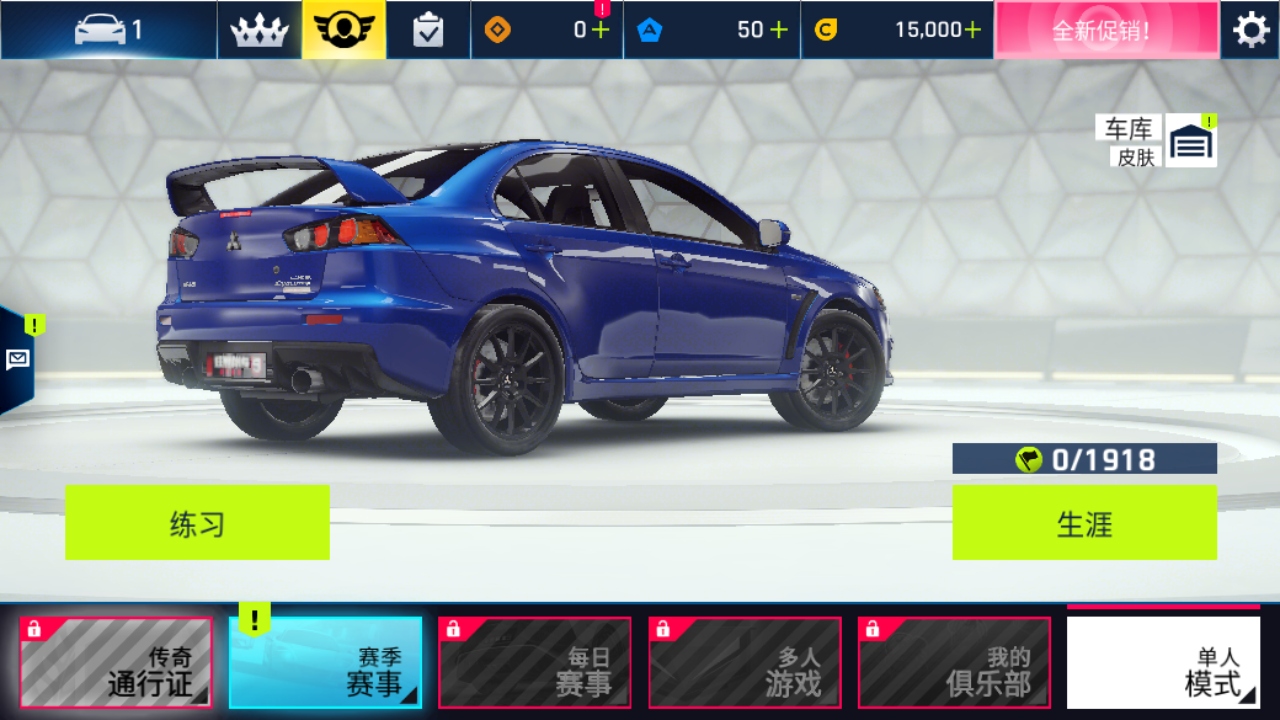Enter 生涯 career mode
1280x720 pixels.
tap(1084, 522)
